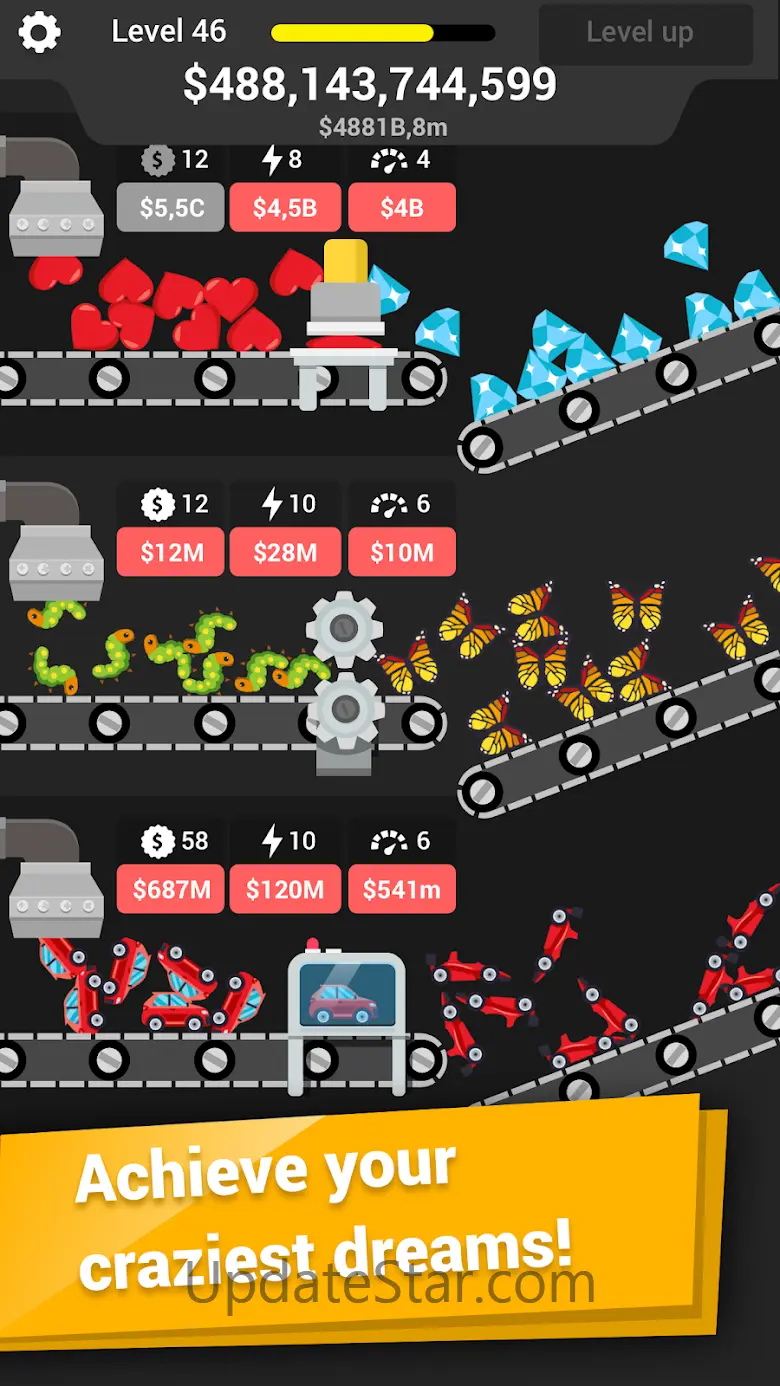Purchase the $4,5B power upgrade
The height and width of the screenshot is (1386, 780).
click(285, 208)
